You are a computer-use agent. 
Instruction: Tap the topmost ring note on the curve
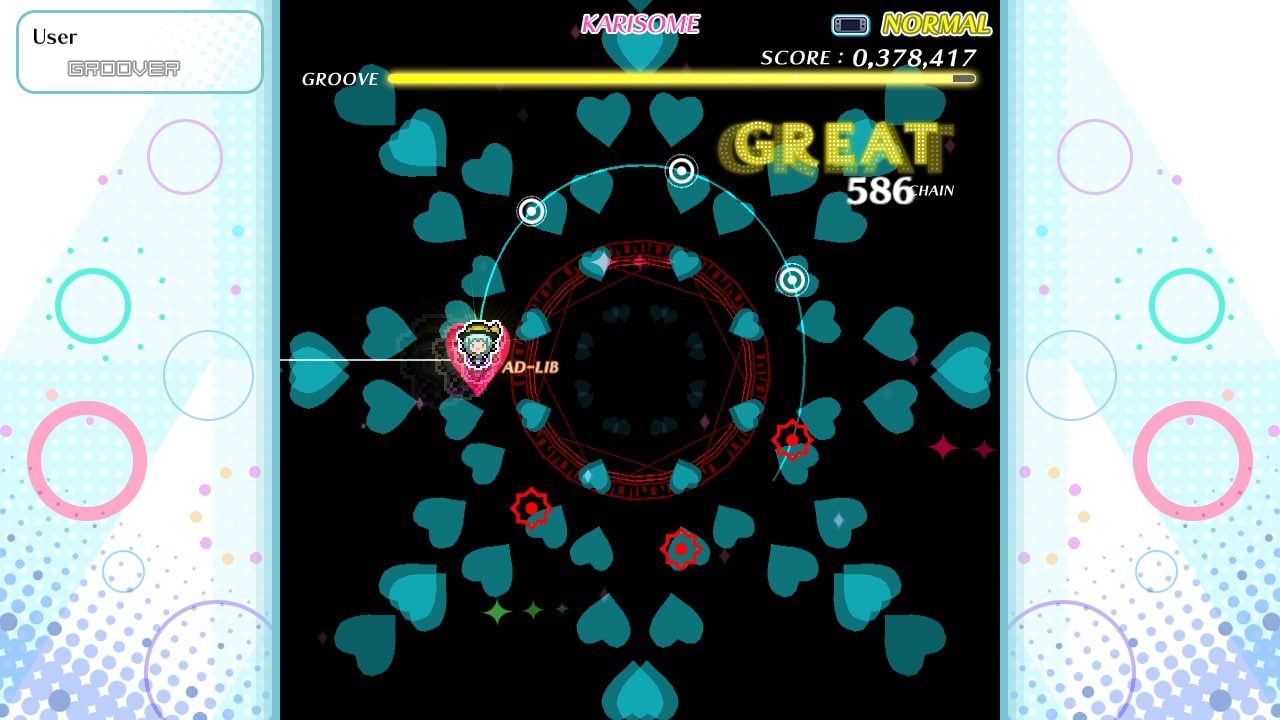pyautogui.click(x=683, y=170)
